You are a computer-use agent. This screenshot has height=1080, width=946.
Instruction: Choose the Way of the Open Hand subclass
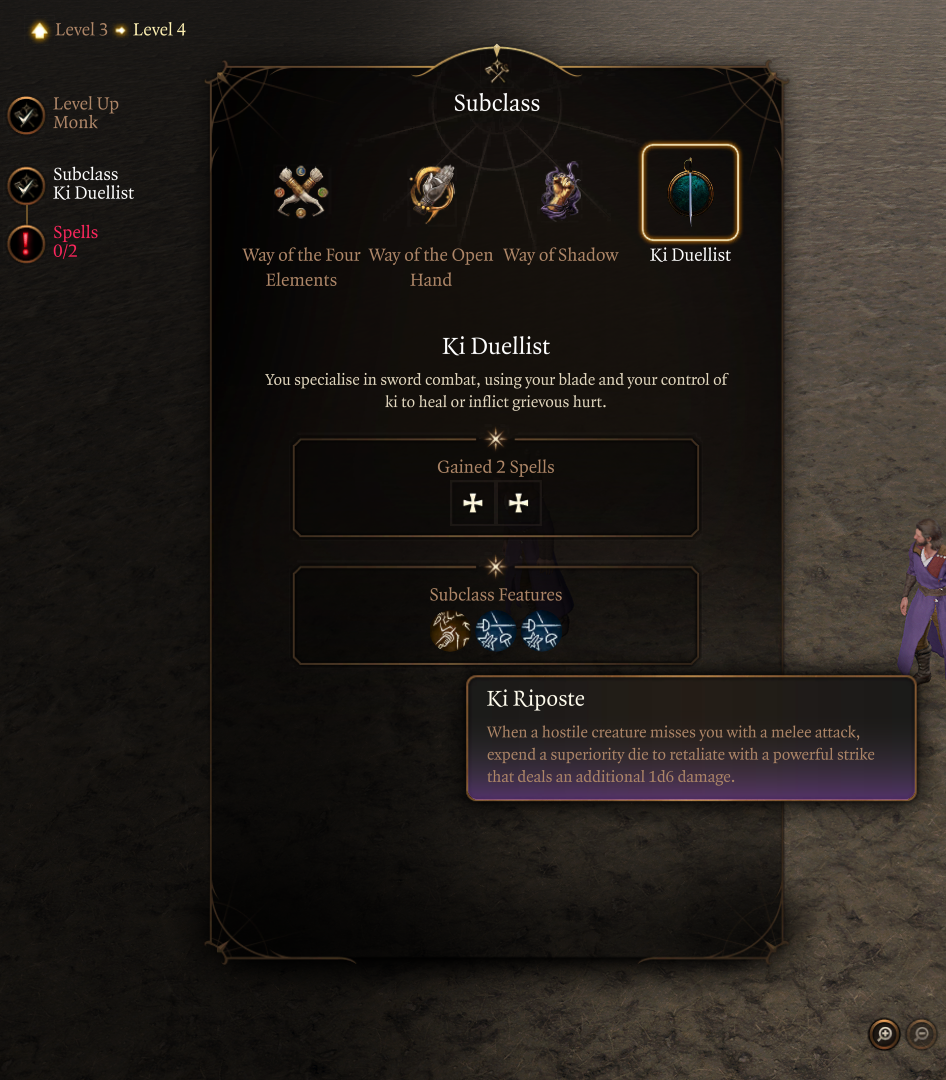click(x=431, y=193)
